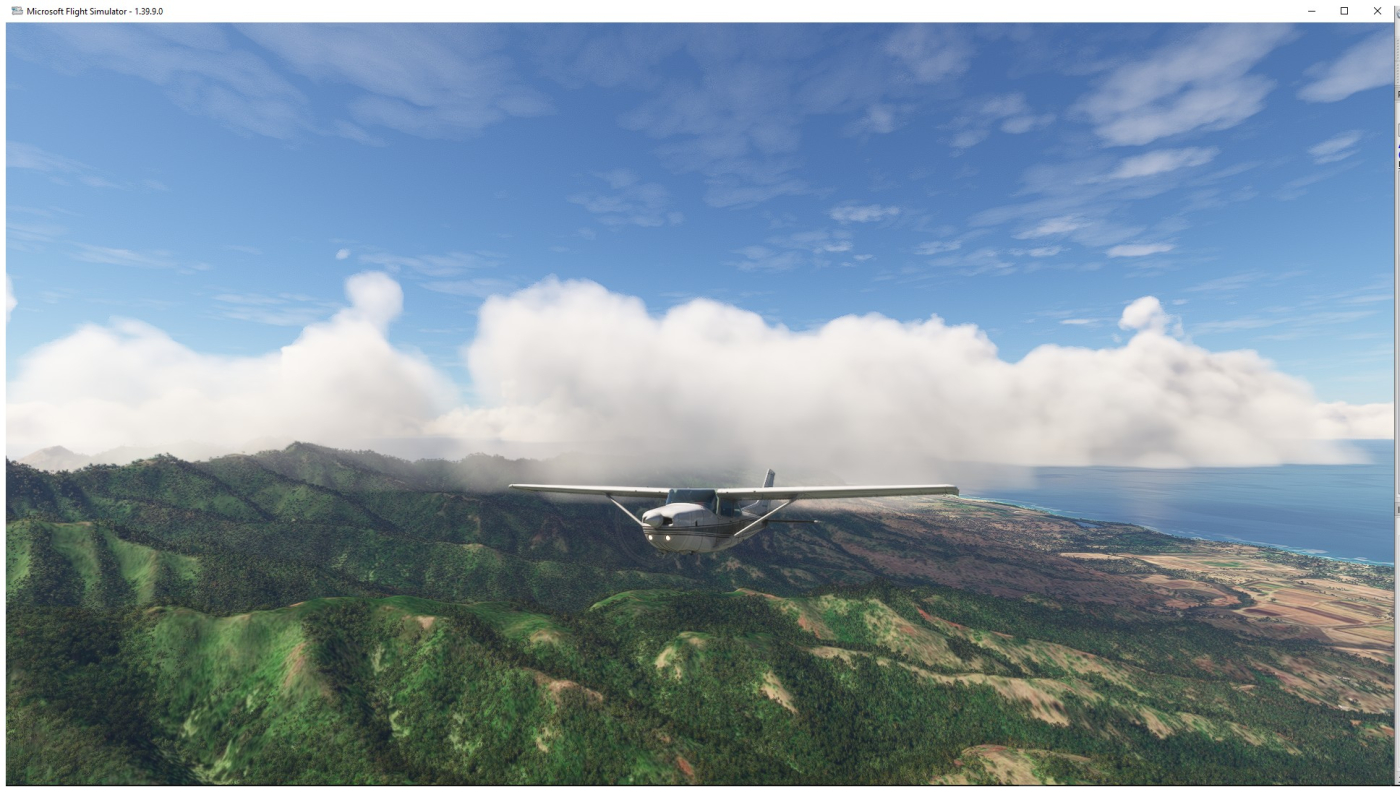This screenshot has height=792, width=1400.
Task: Maximize the Flight Simulator window
Action: point(1344,11)
